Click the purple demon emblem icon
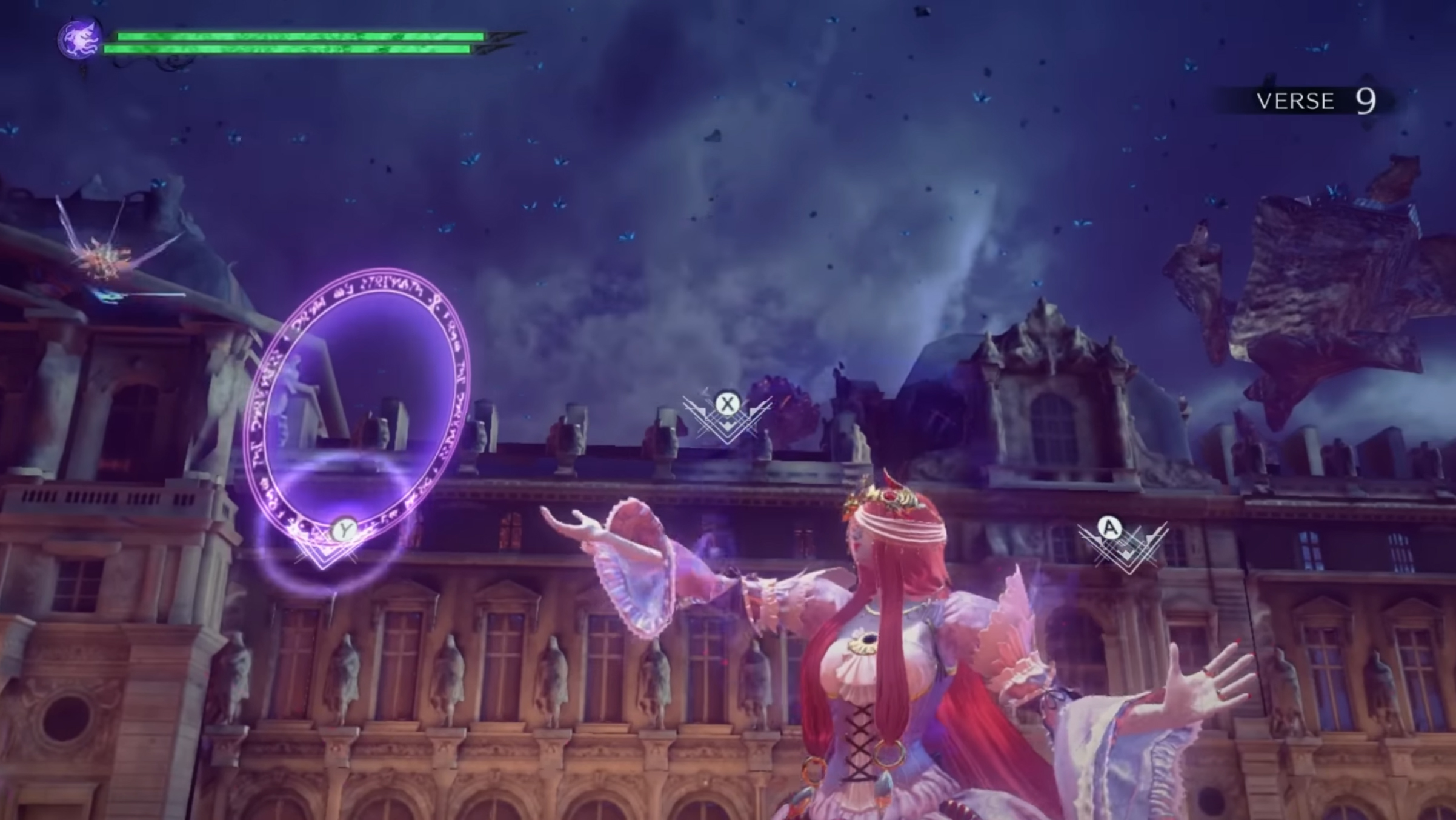 (80, 39)
